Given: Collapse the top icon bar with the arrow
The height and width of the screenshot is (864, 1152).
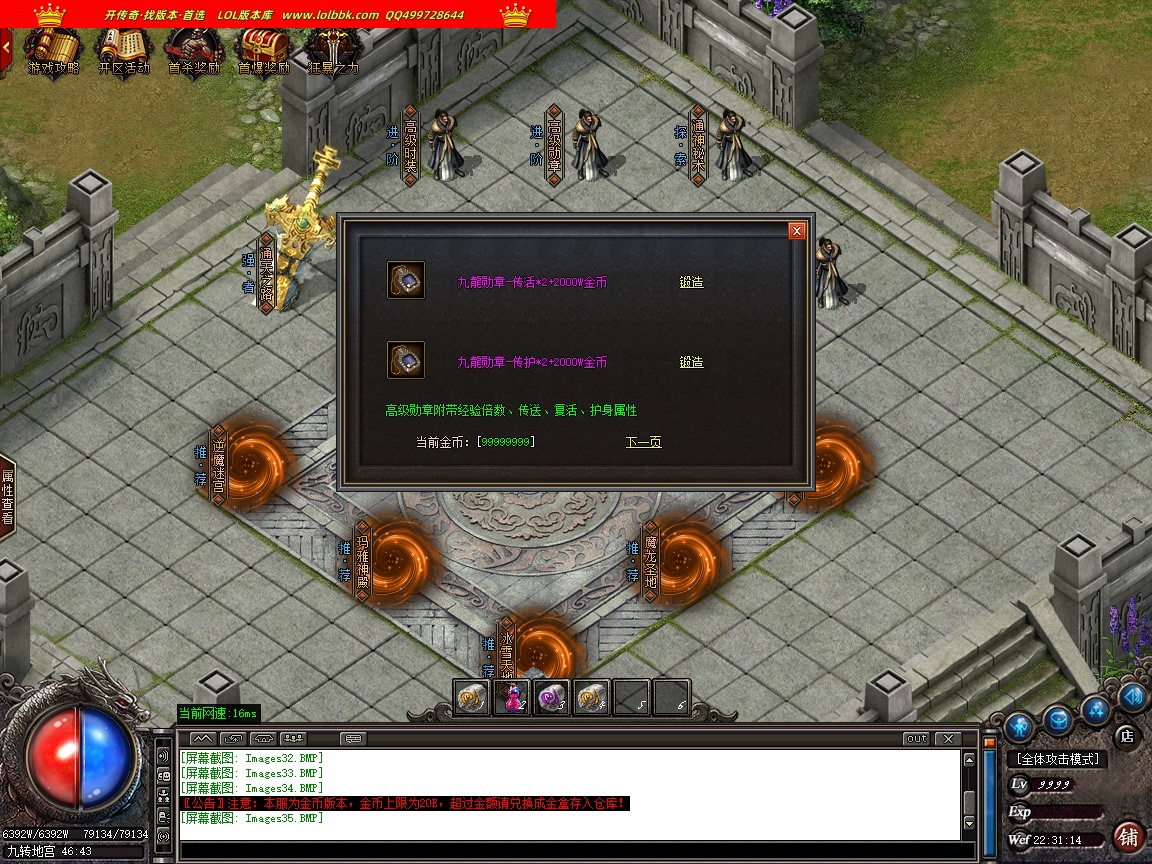Looking at the screenshot, I should 6,46.
